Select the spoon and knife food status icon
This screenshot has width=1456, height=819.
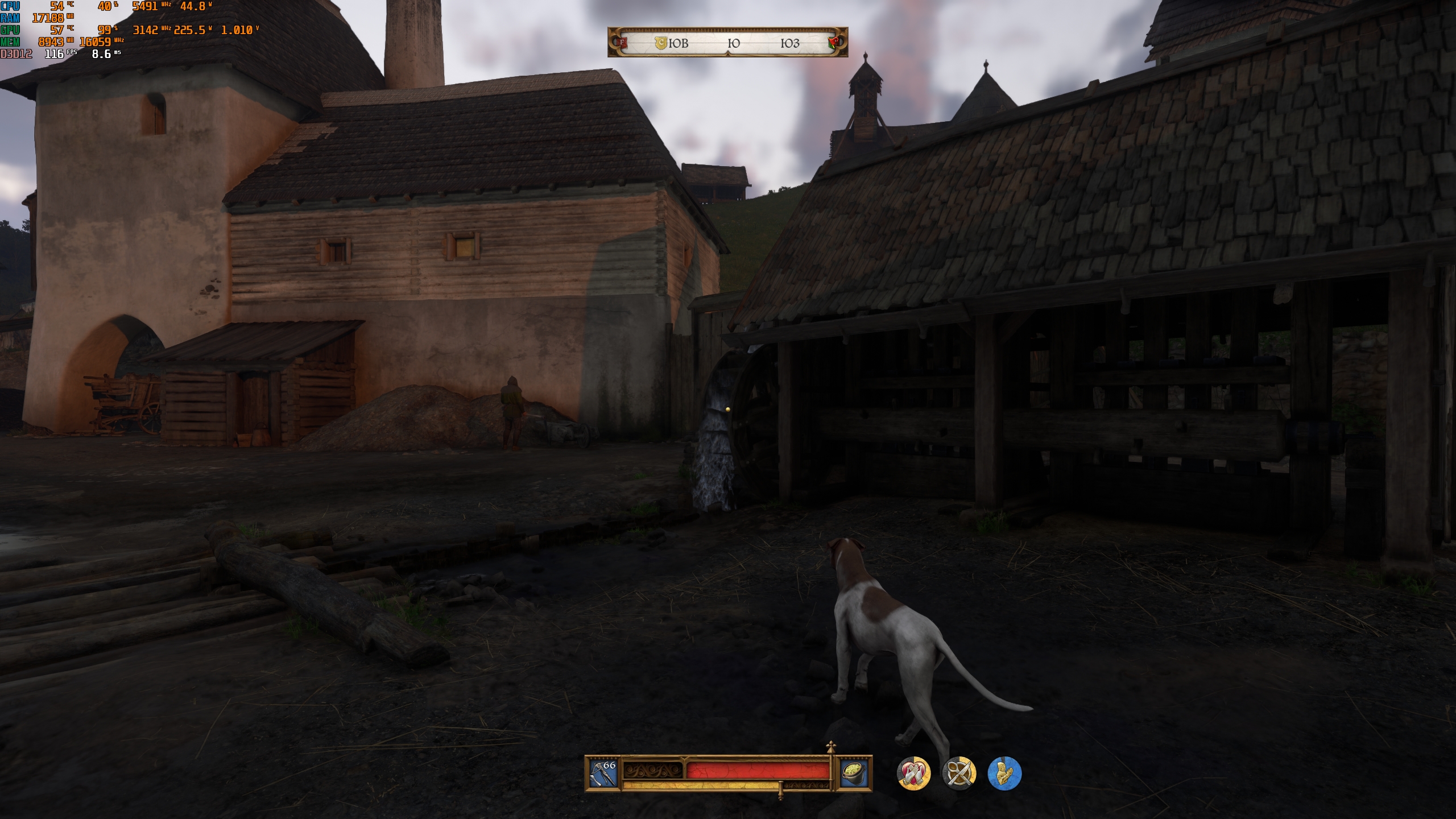[959, 773]
